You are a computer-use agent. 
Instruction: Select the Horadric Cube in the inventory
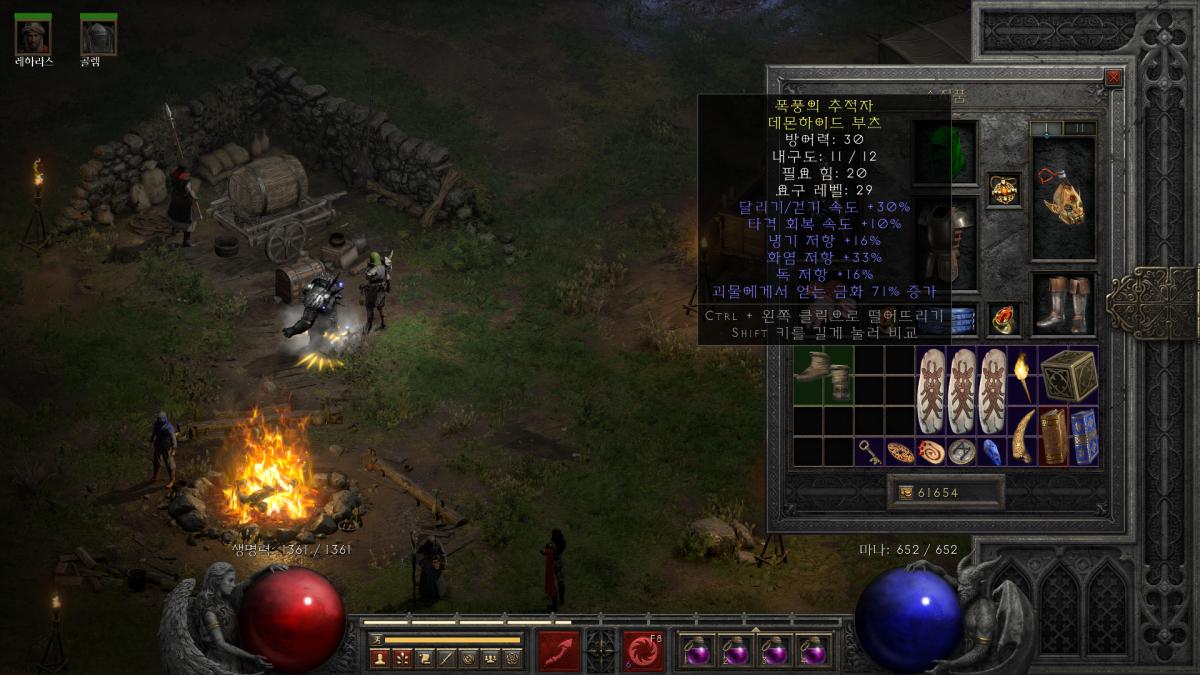click(x=1069, y=375)
